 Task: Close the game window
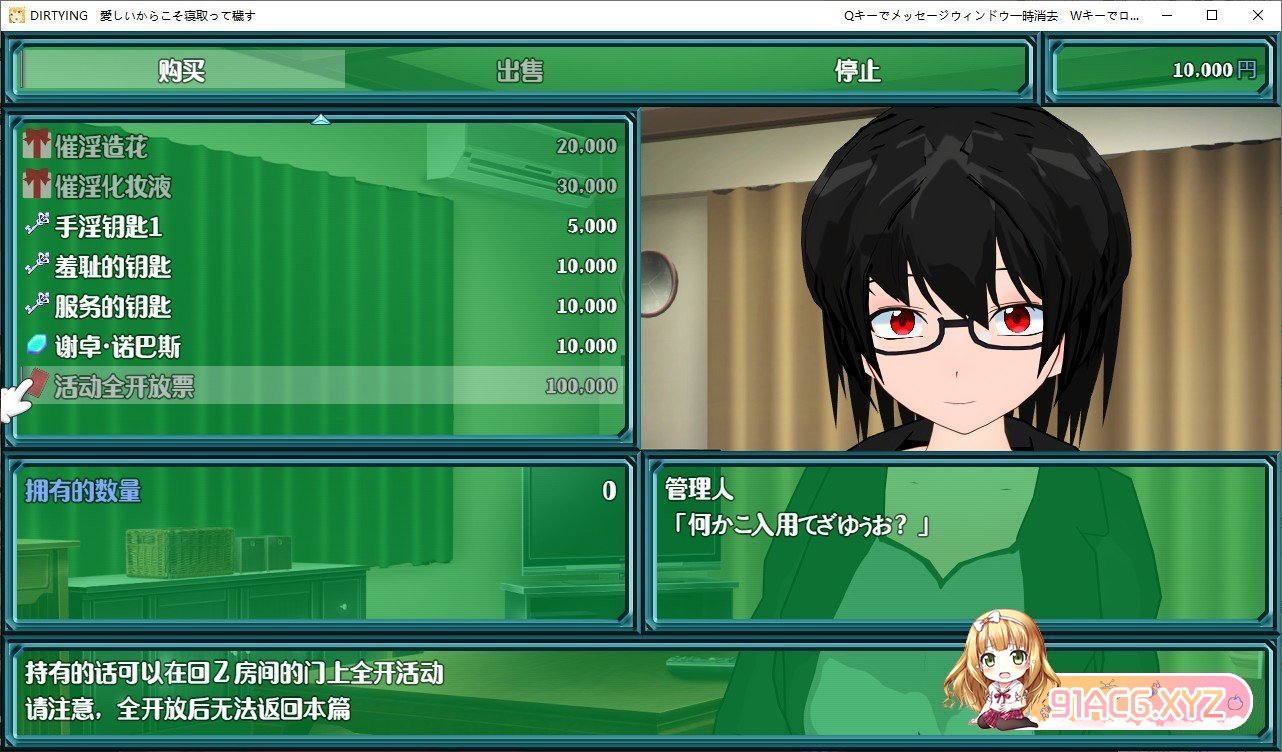point(1257,15)
